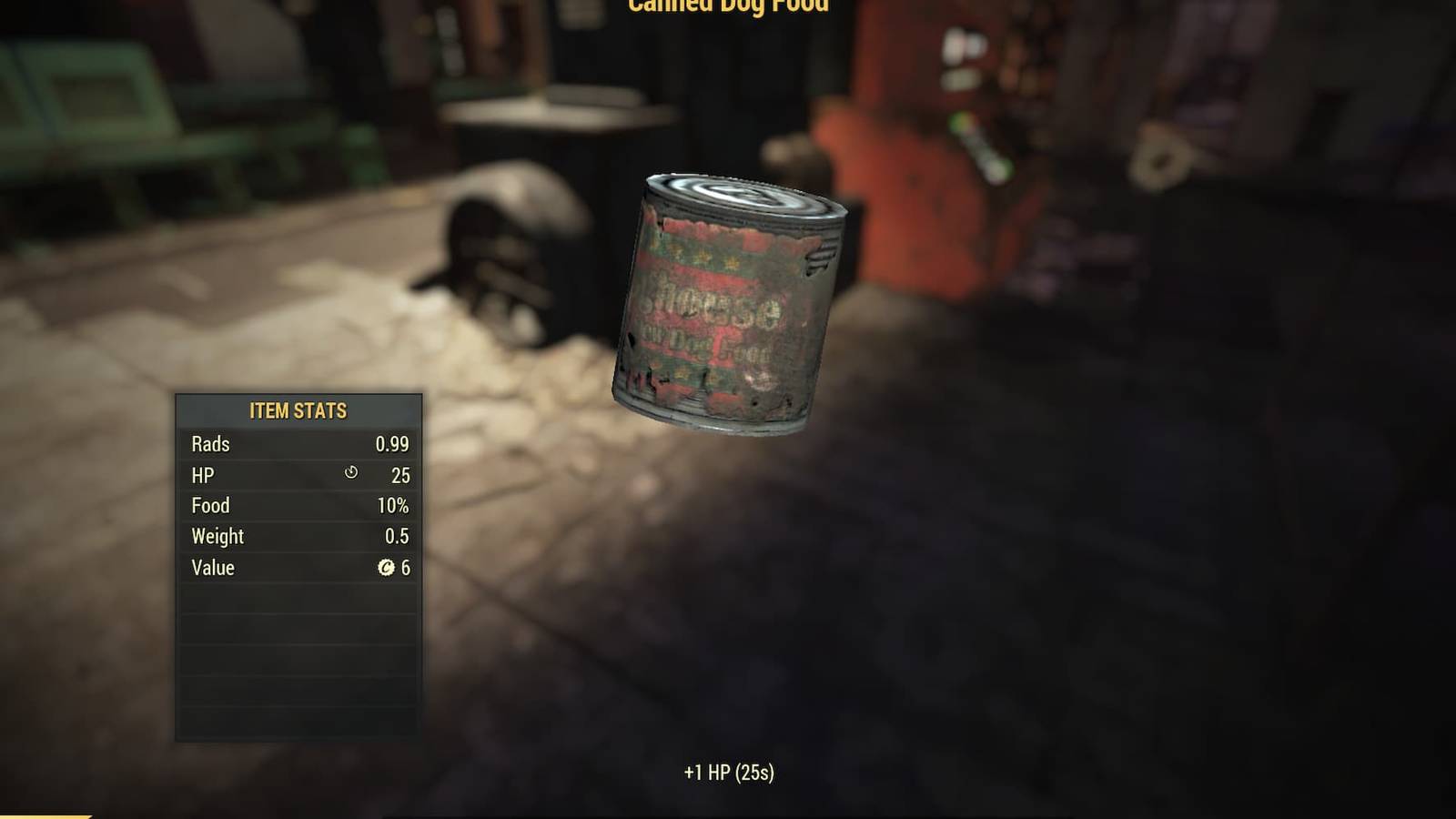This screenshot has width=1456, height=819.
Task: Select the Rads value 0.99
Action: (395, 445)
